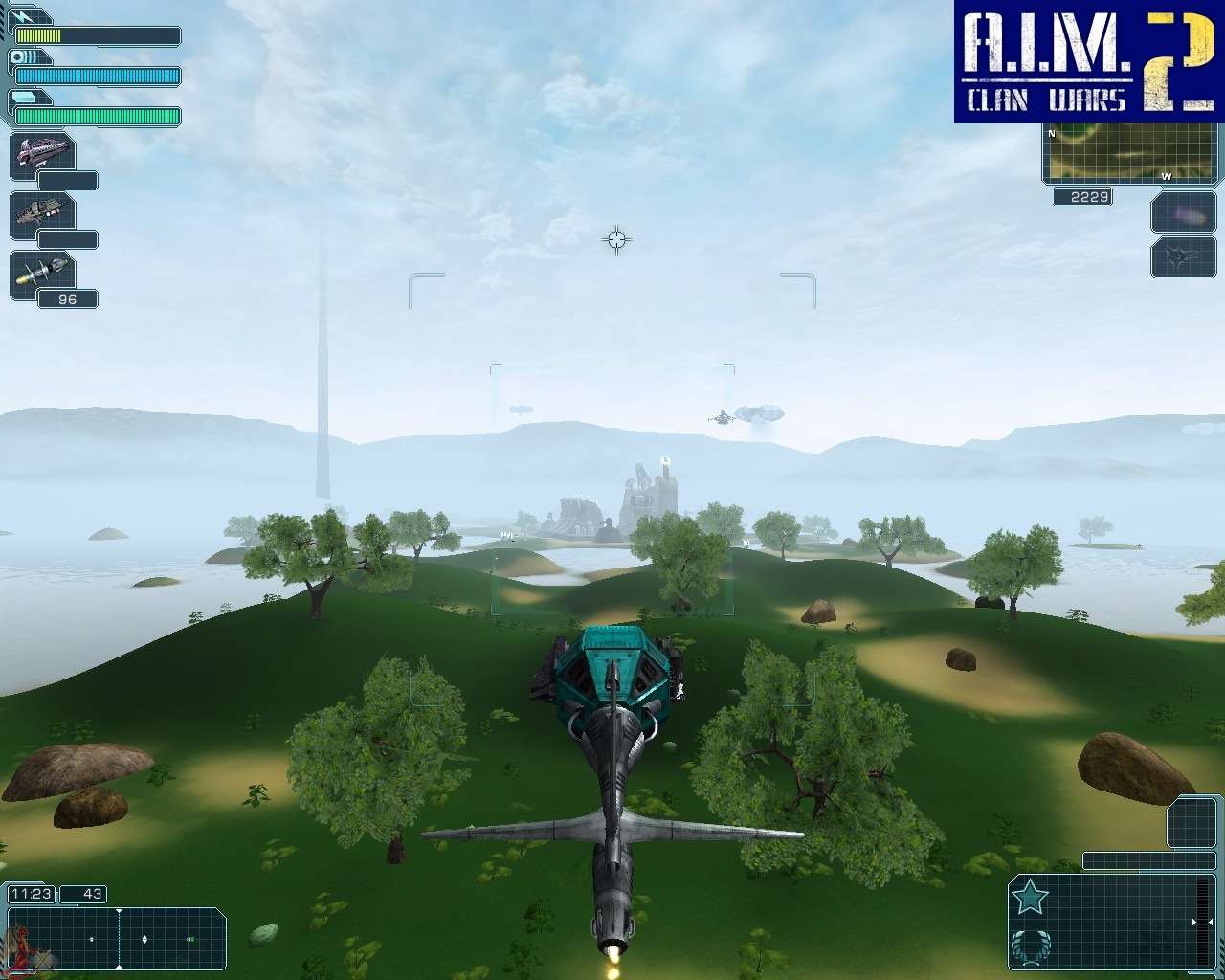The width and height of the screenshot is (1225, 980).
Task: Click the A.I.M. 2 Clan Wars logo
Action: point(1089,60)
